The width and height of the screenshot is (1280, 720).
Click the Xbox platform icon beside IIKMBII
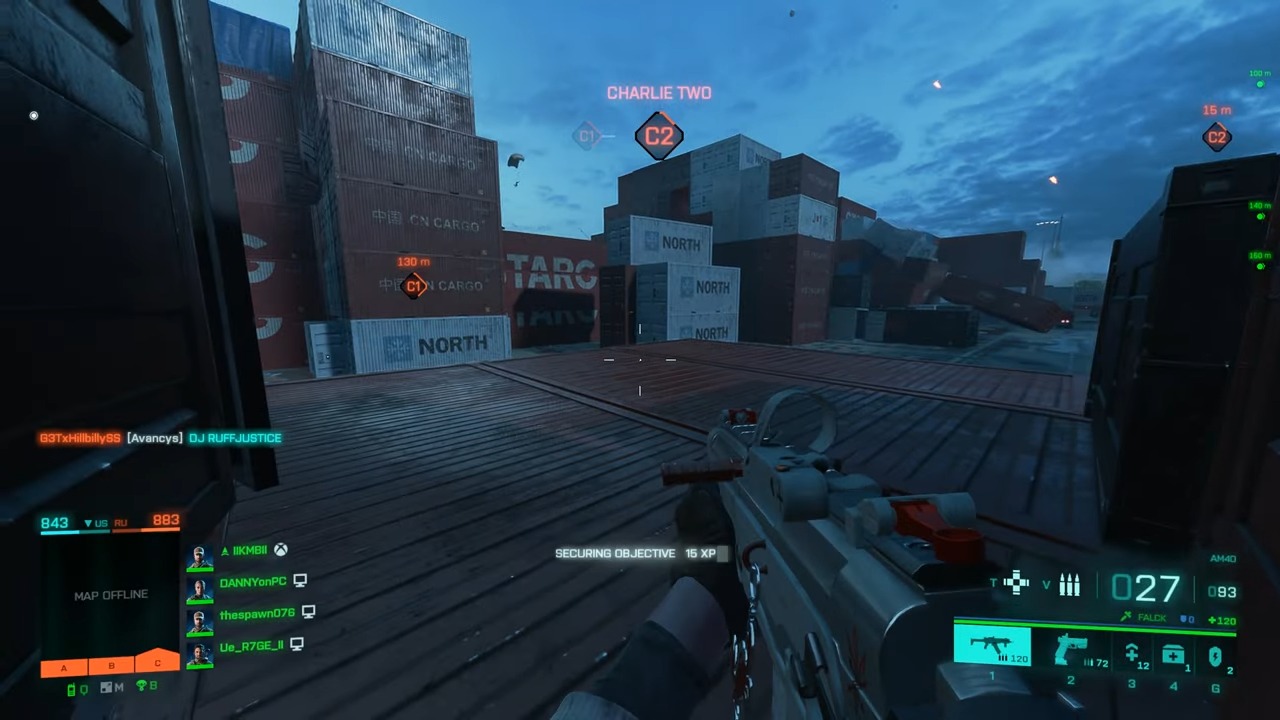(281, 551)
